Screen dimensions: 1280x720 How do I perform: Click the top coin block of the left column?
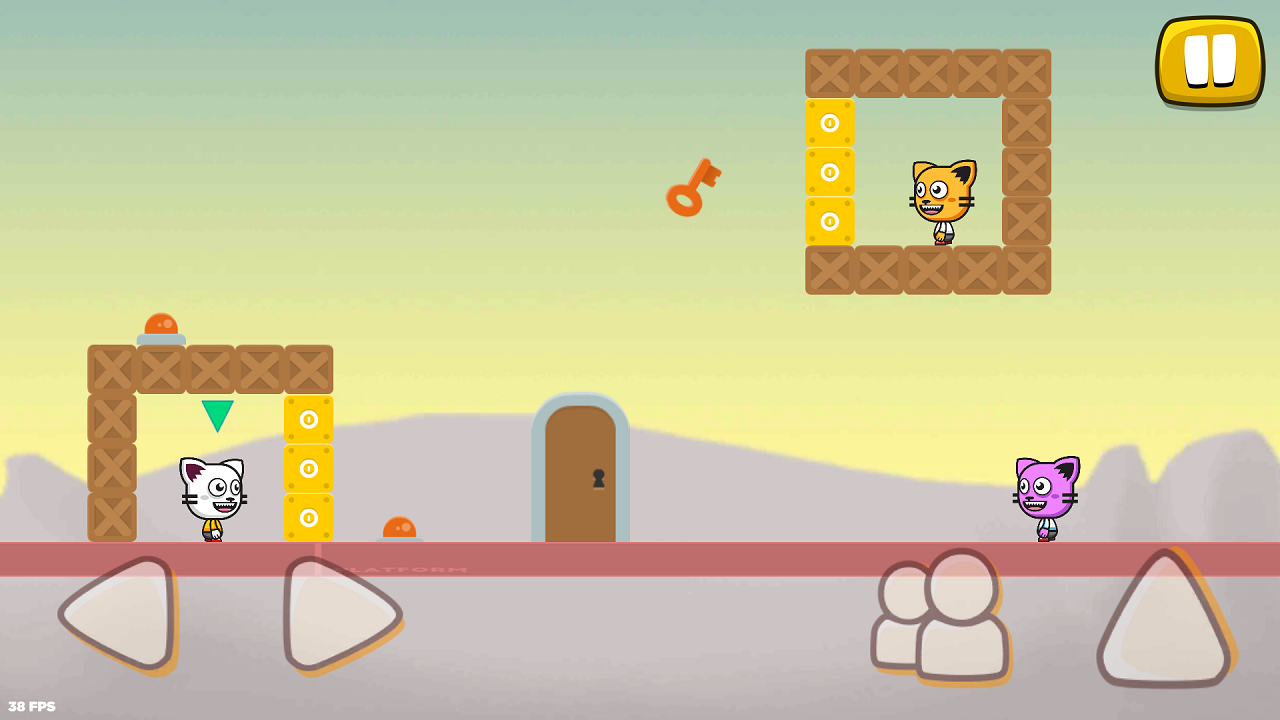coord(307,421)
